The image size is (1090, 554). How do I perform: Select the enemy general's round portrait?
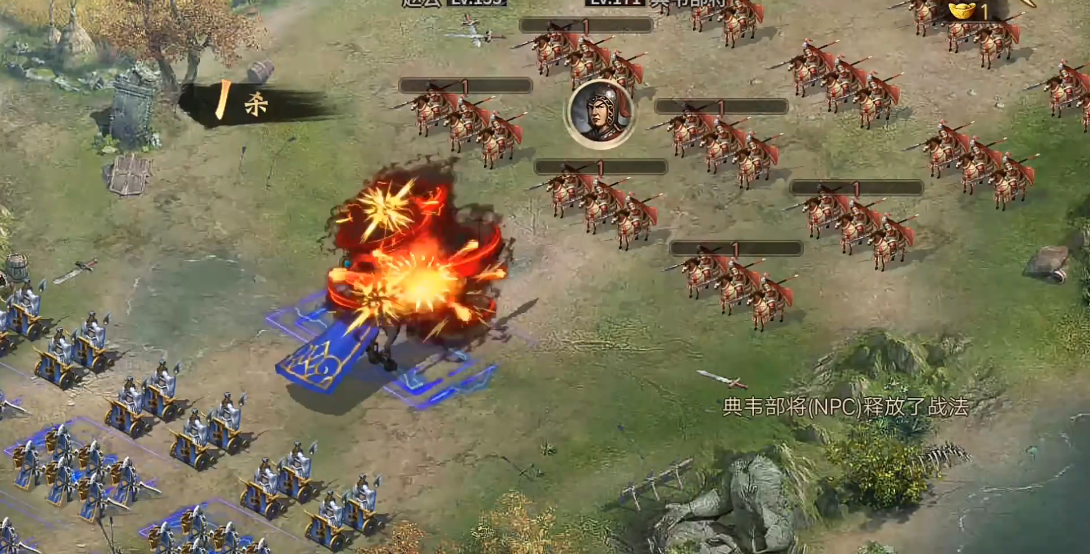pyautogui.click(x=599, y=113)
